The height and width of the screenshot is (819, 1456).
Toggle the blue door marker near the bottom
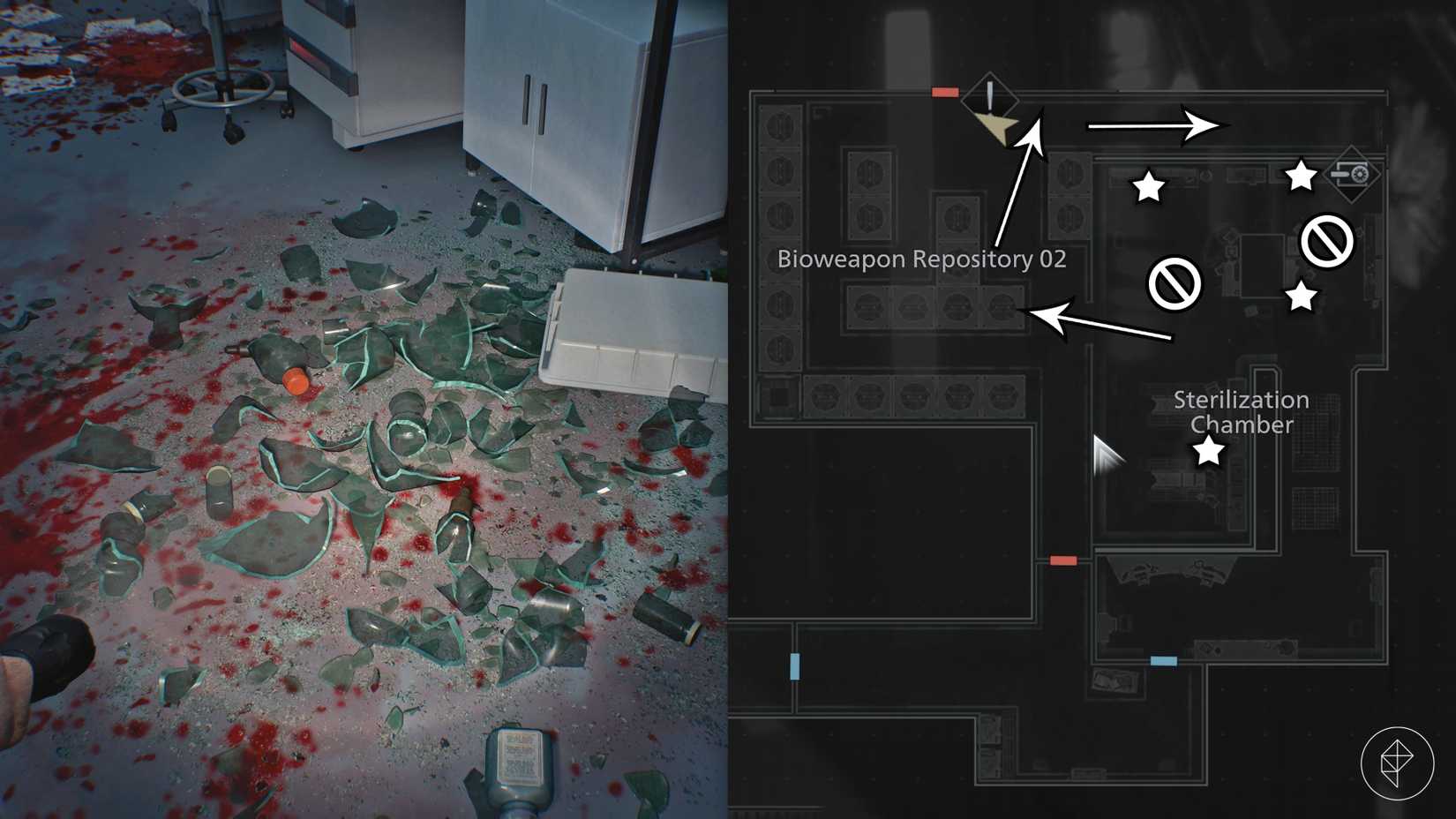pyautogui.click(x=1164, y=658)
